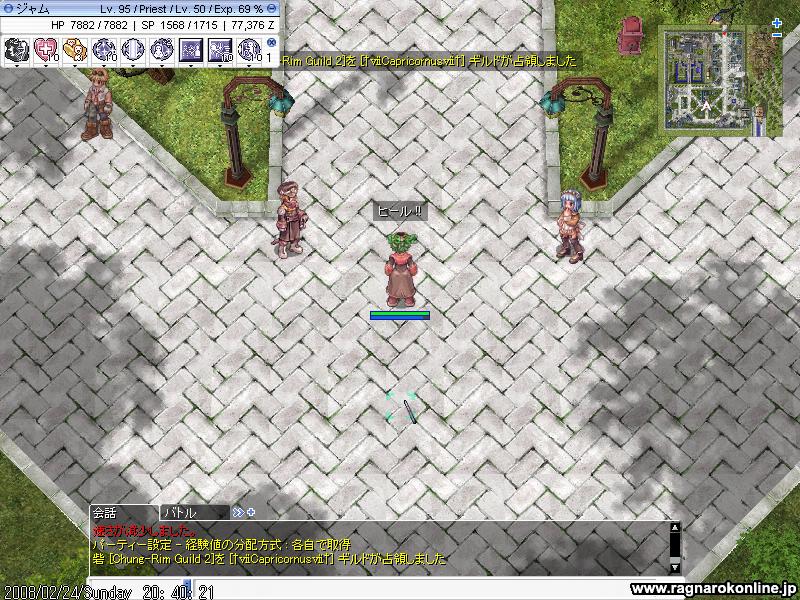Add a new chat tab with plus icon

pos(251,512)
